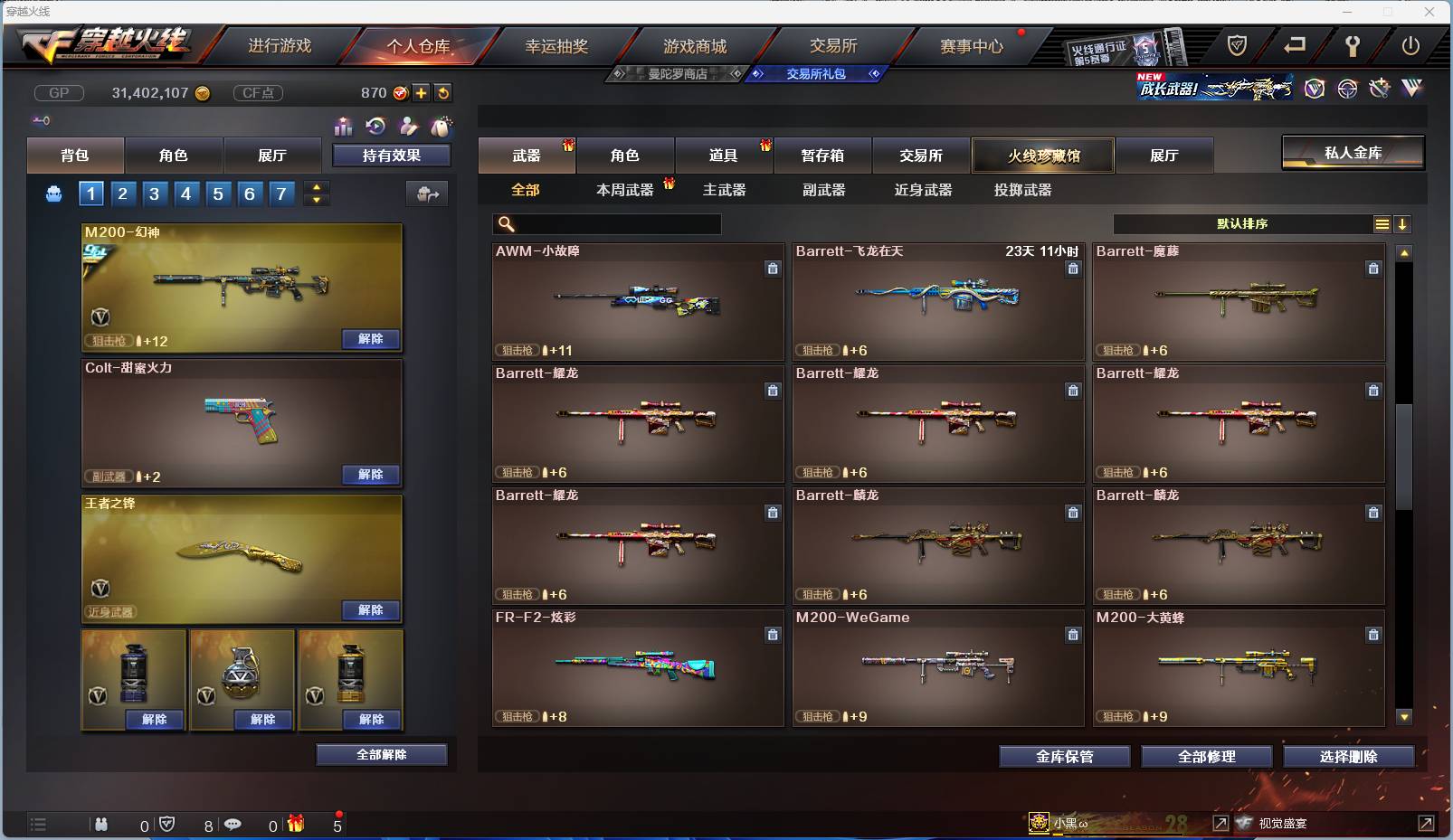Click the friends icon in the bottom status bar

[102, 824]
